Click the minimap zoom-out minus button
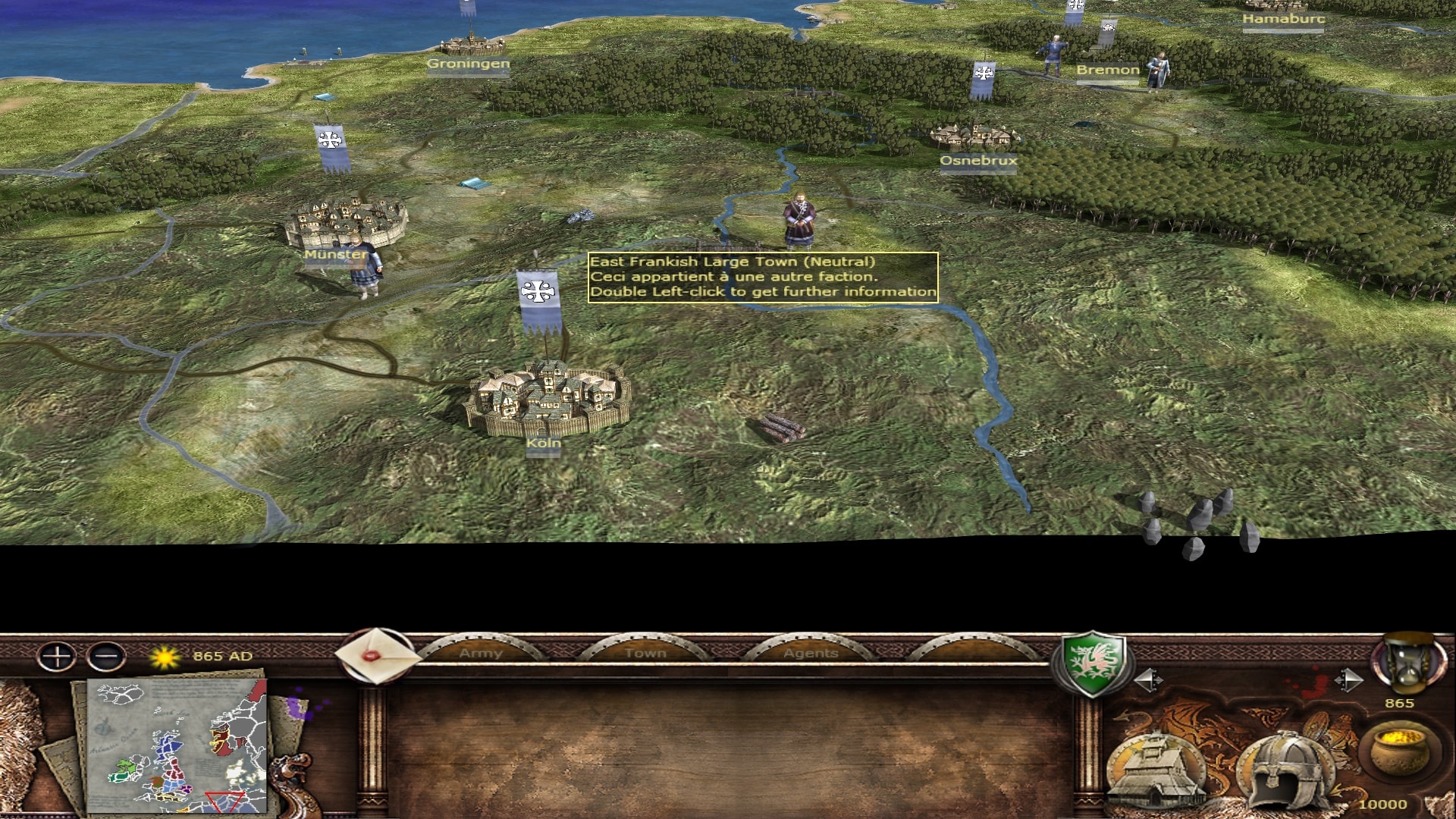1456x819 pixels. (x=106, y=657)
